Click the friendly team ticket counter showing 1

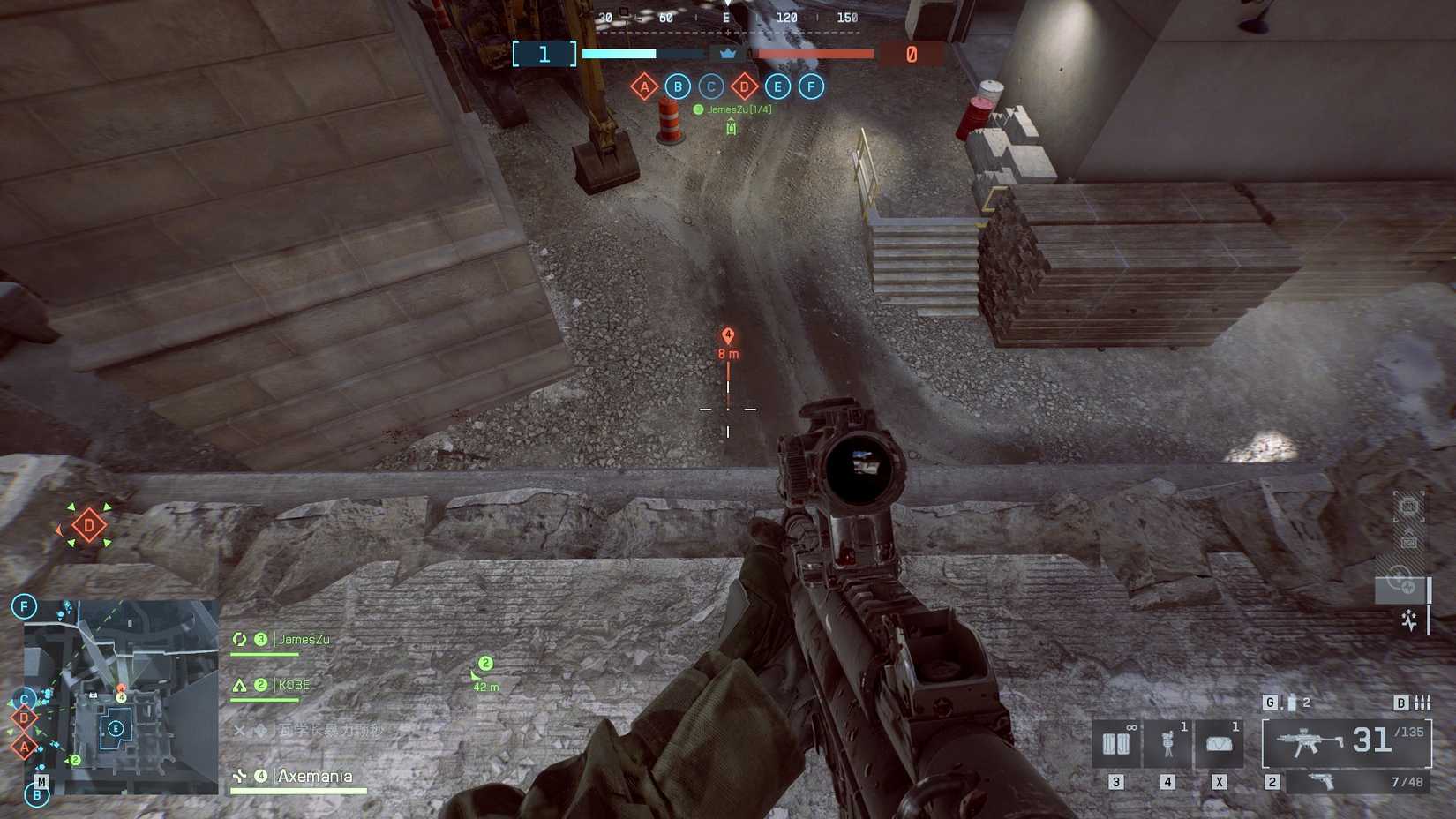(x=543, y=54)
